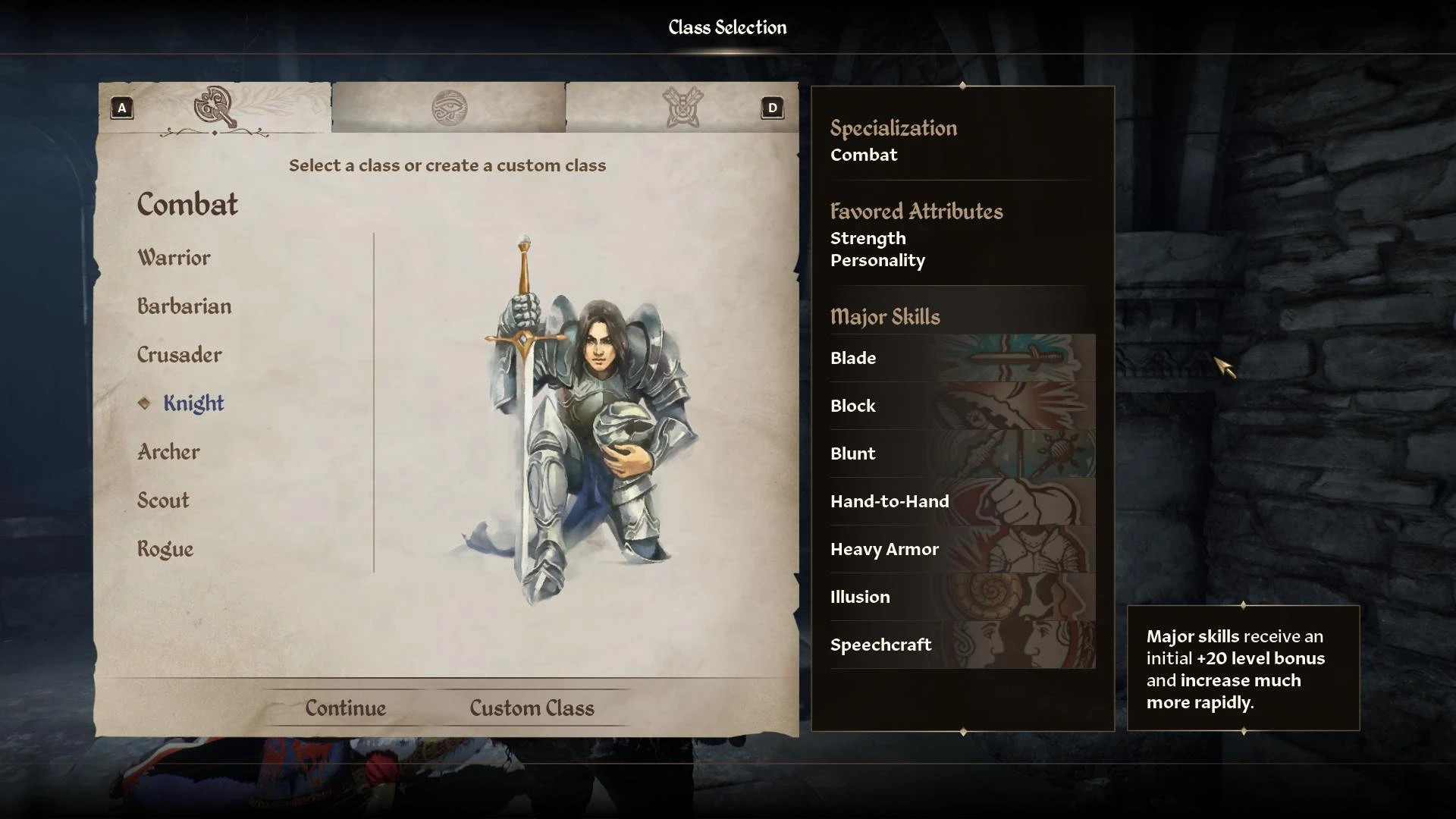
Task: Click the Block skill icon
Action: (1024, 406)
